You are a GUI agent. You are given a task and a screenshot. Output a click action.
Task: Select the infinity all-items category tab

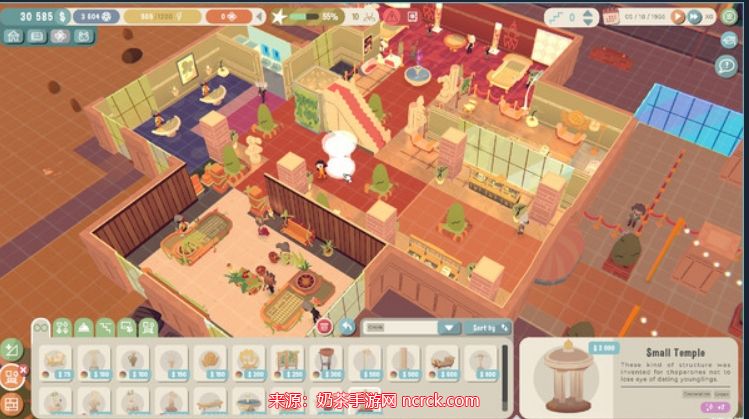coord(41,327)
